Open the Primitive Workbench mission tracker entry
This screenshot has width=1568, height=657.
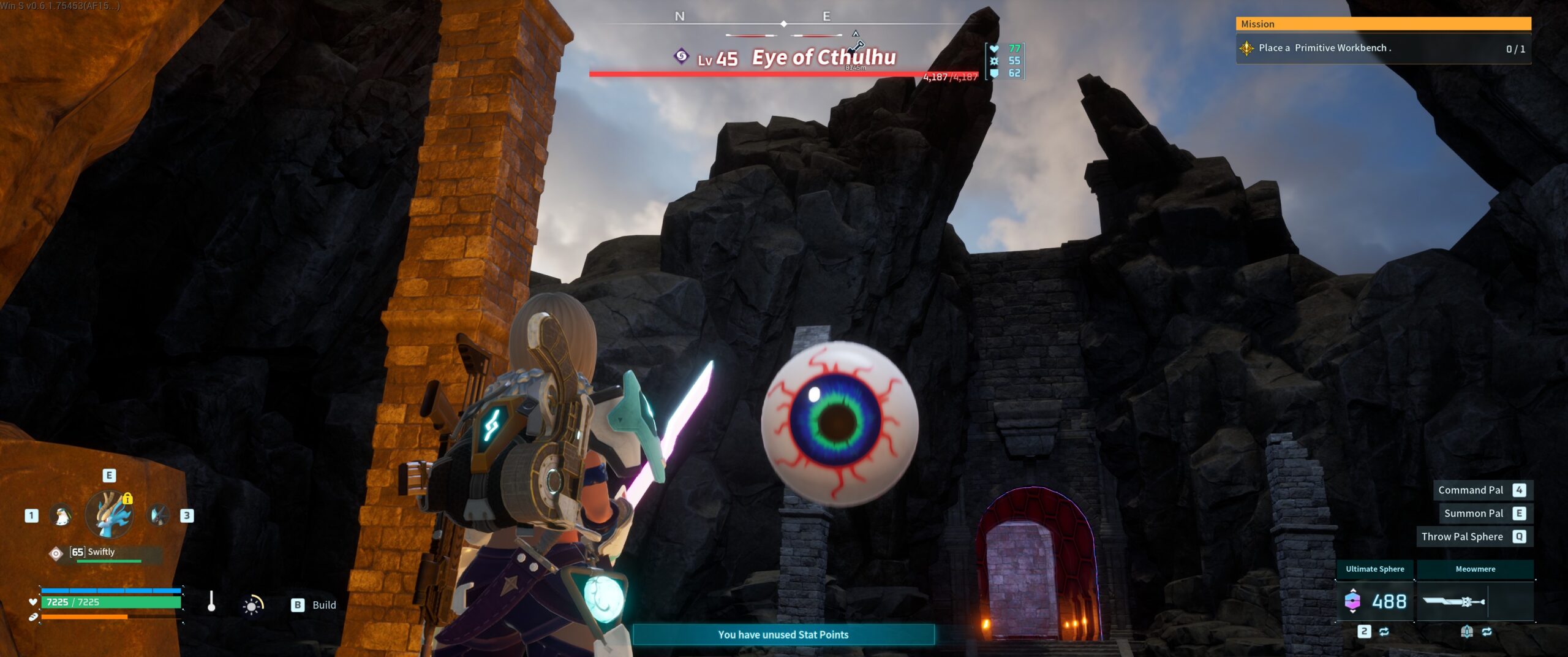pyautogui.click(x=1383, y=48)
